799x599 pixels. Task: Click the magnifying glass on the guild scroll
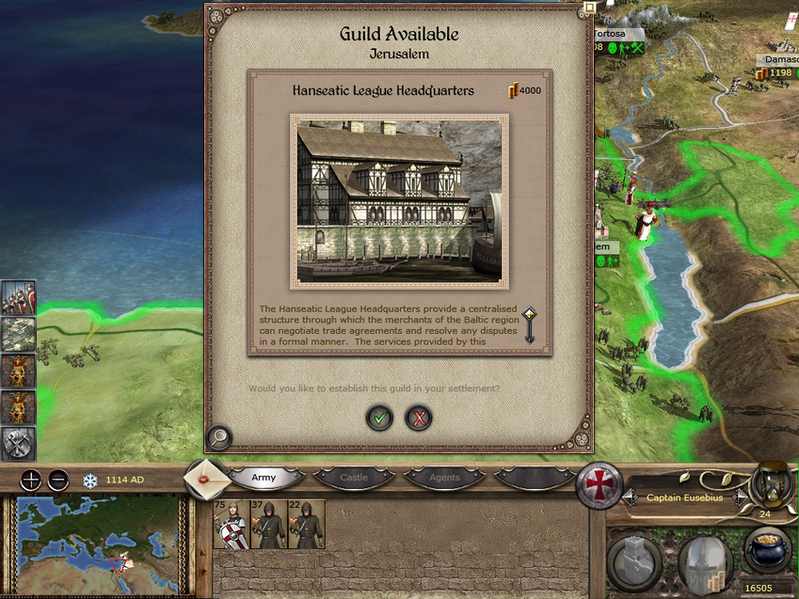coord(219,437)
